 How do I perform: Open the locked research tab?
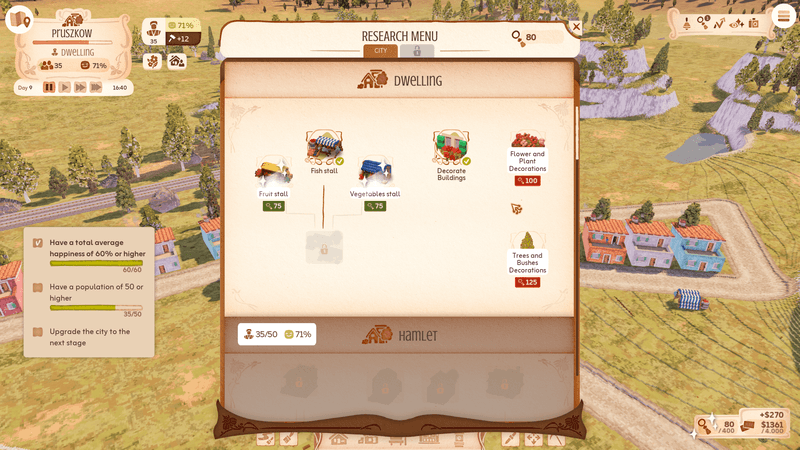[417, 51]
